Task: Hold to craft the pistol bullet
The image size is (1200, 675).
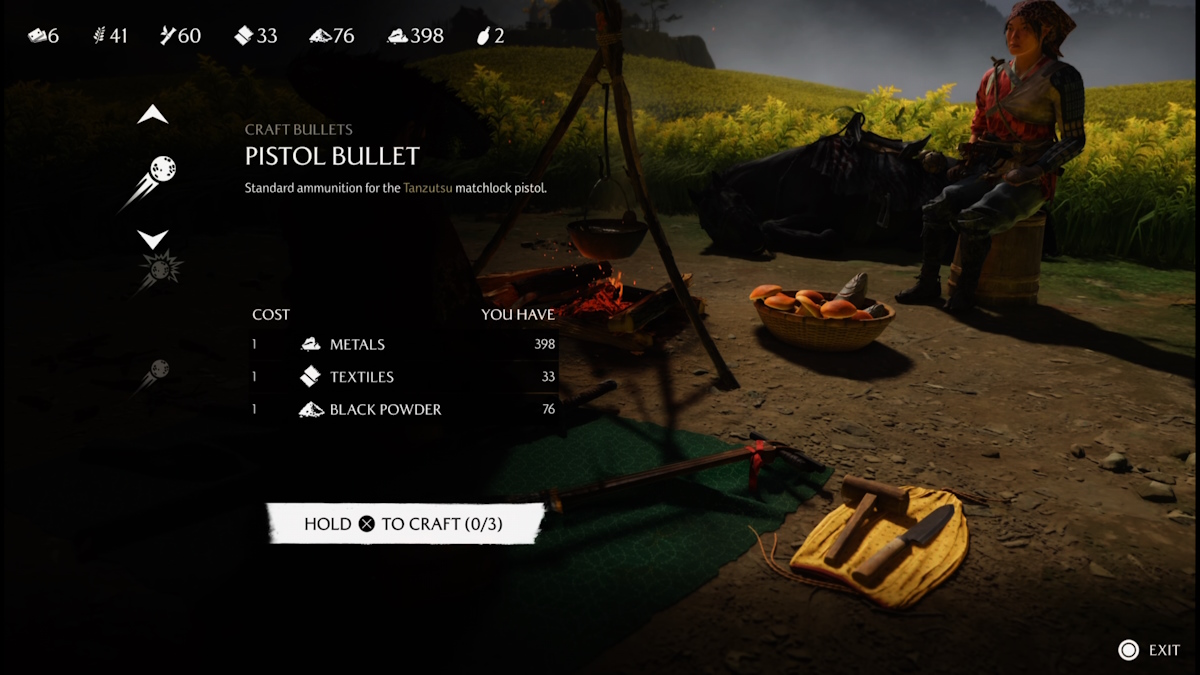Action: (x=405, y=524)
